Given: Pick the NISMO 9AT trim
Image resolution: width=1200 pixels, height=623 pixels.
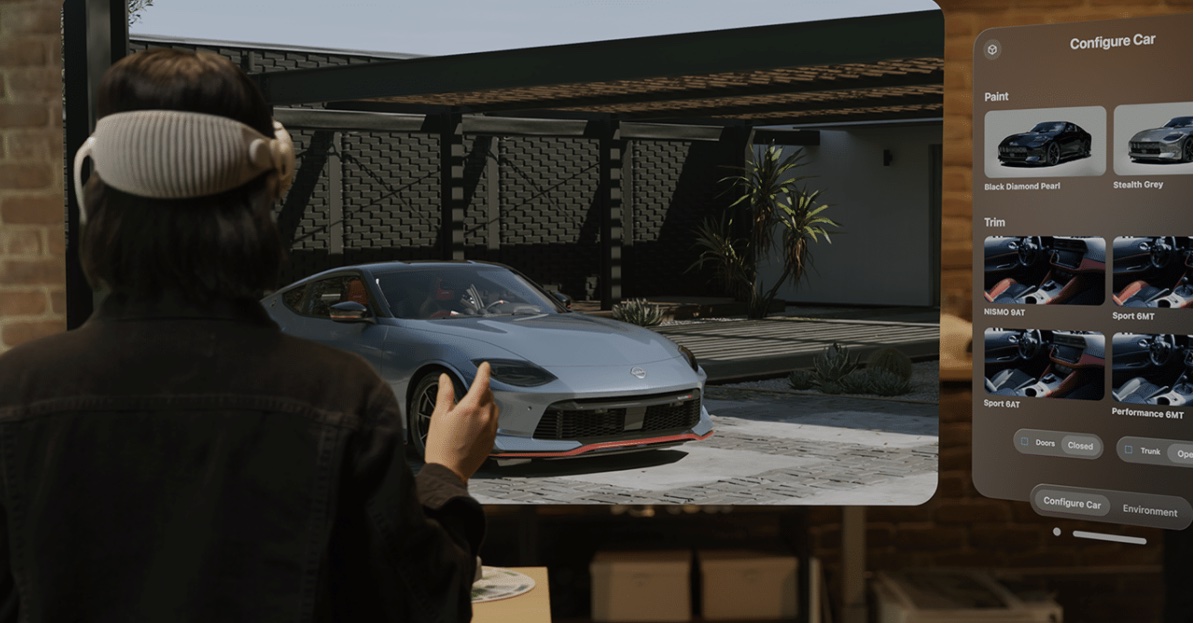Looking at the screenshot, I should coord(1044,271).
